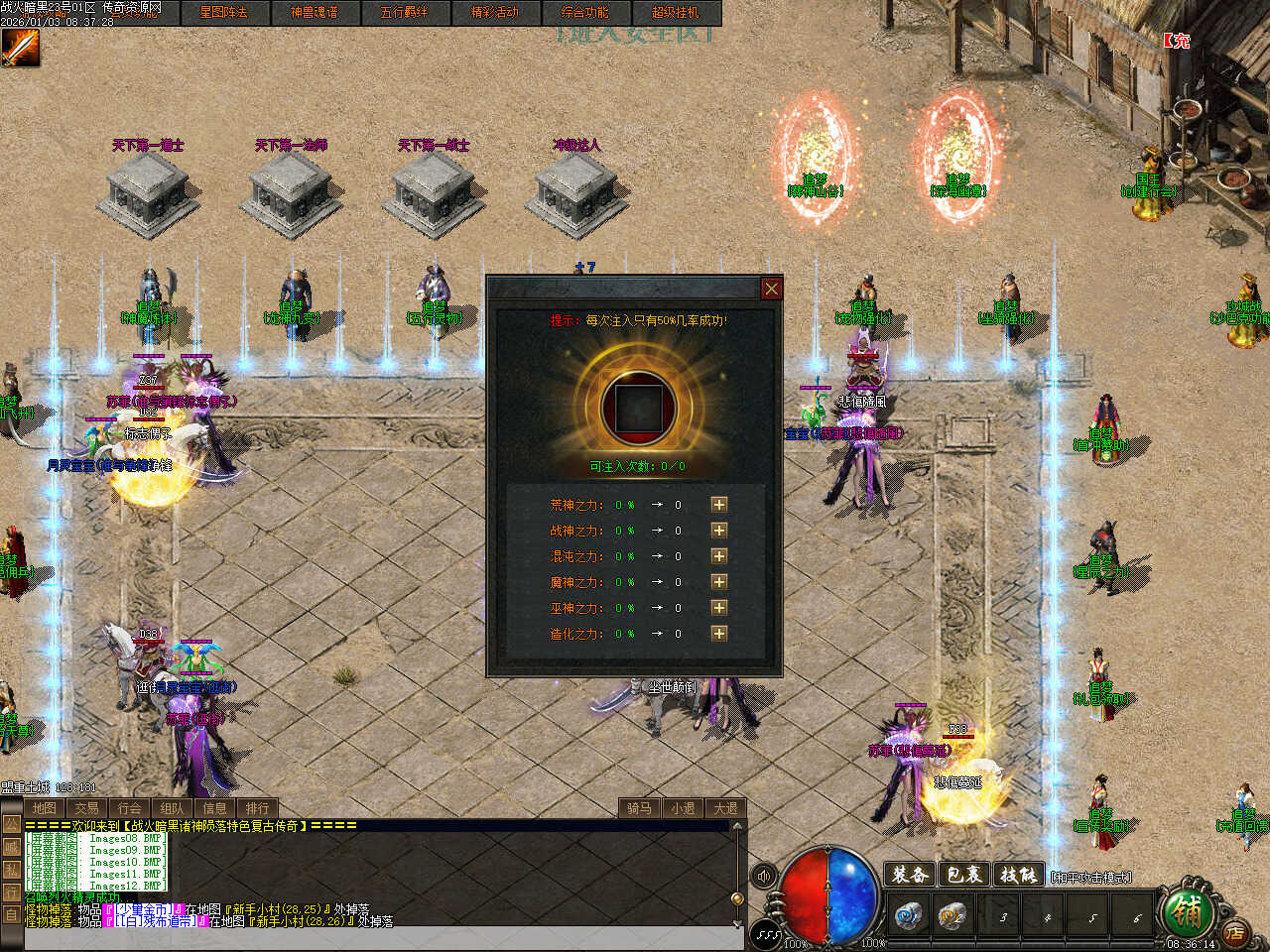Open the 星图阵法 menu

223,13
